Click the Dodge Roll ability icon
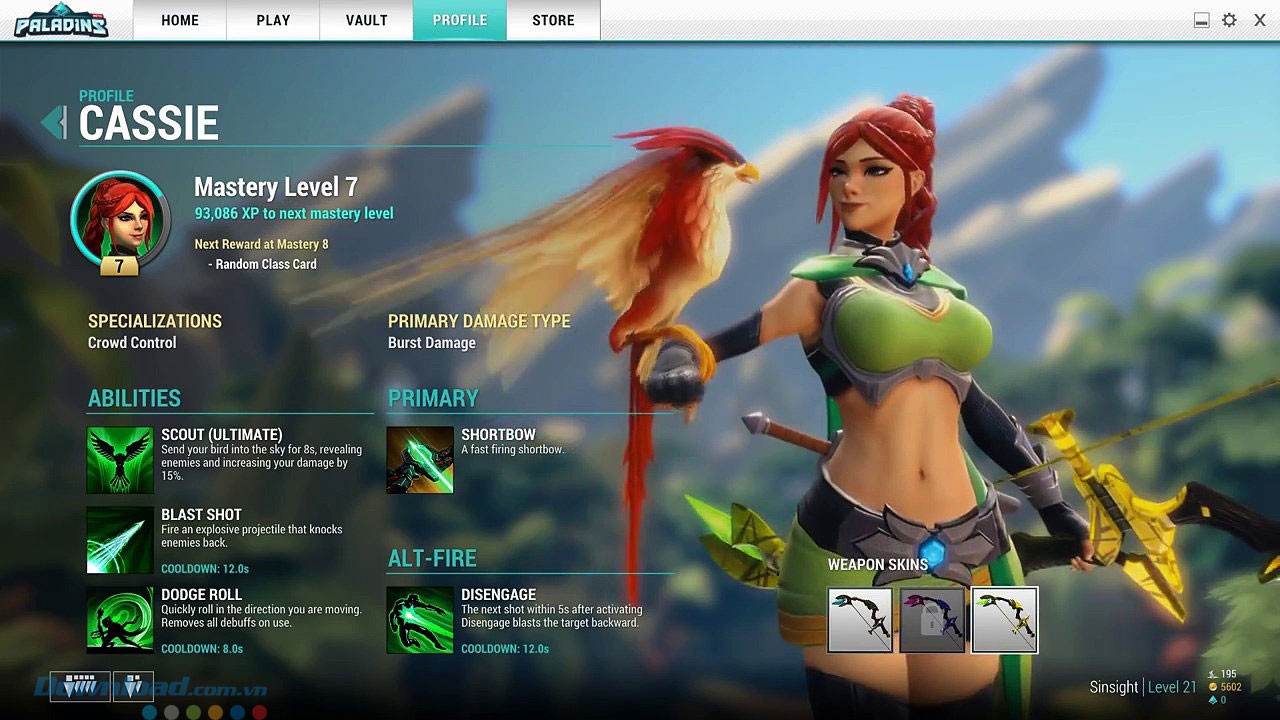This screenshot has height=720, width=1280. click(120, 620)
